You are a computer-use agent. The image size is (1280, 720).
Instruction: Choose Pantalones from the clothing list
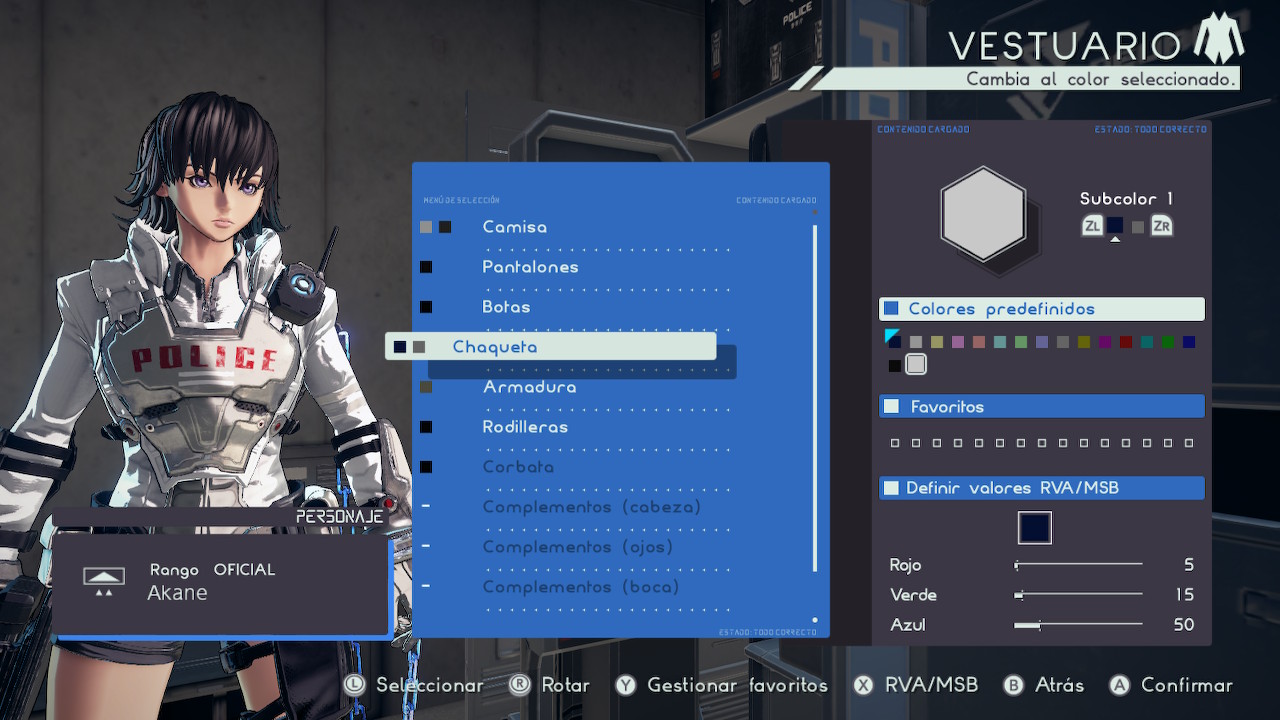(x=530, y=267)
